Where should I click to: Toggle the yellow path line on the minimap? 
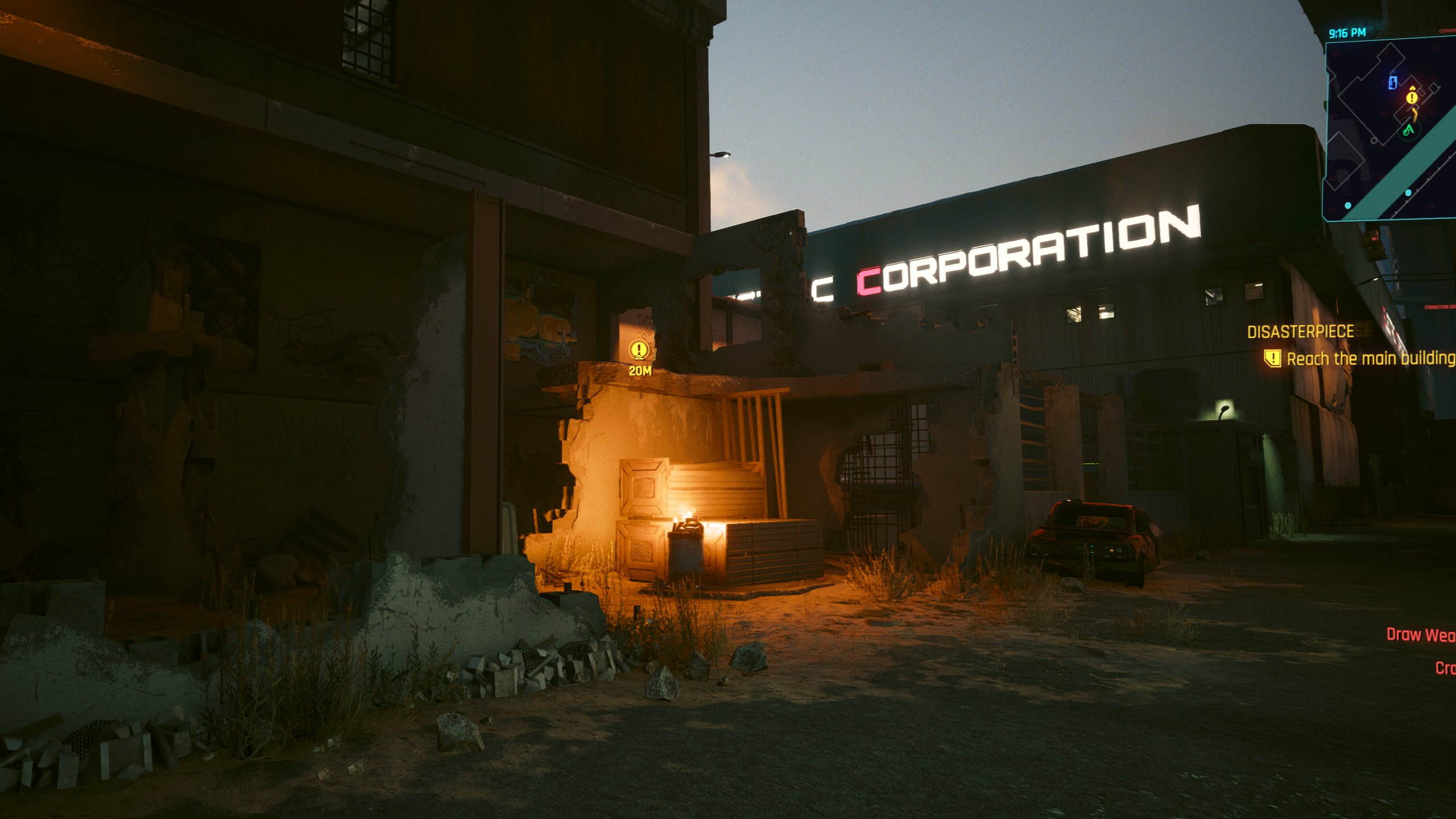pos(1415,114)
